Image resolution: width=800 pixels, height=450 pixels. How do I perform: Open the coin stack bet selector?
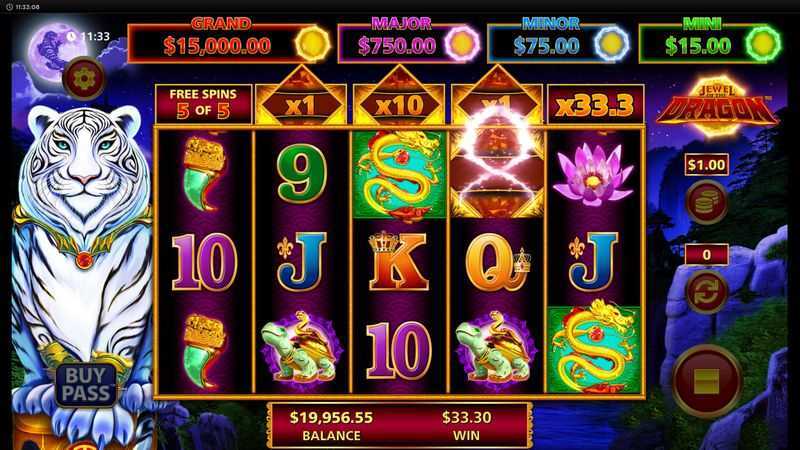coord(706,200)
